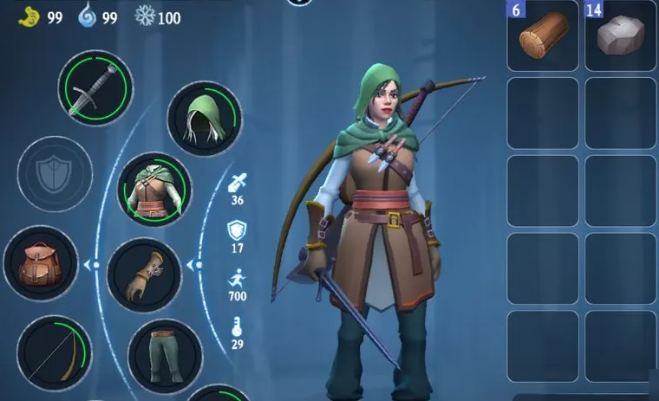659x401 pixels.
Task: Pick the stone inventory stack
Action: click(620, 36)
